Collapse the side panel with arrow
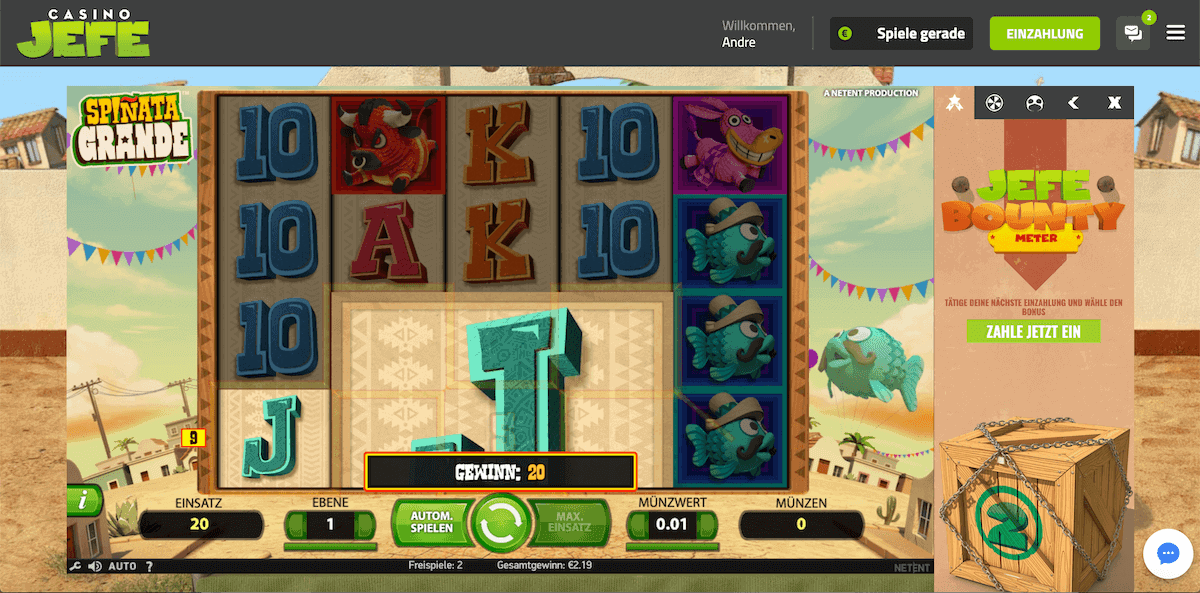 [x=1074, y=102]
